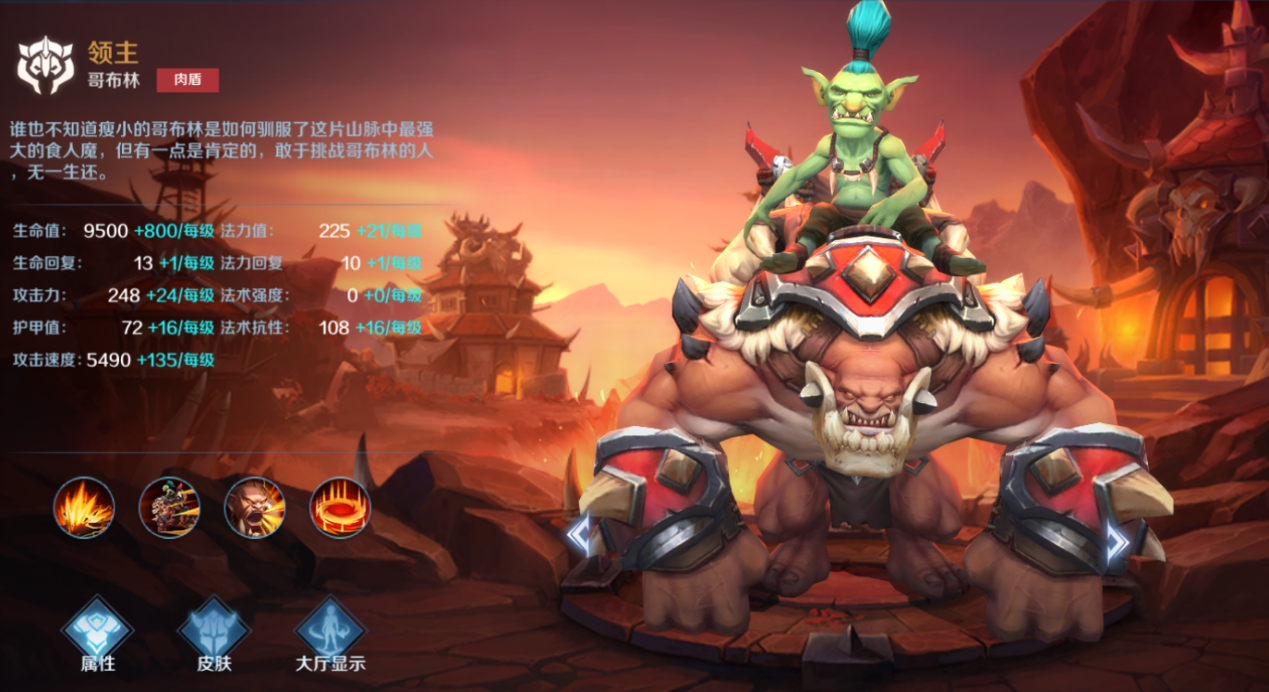Screen dimensions: 1269x692
Task: Open the 属性 attributes panel
Action: pyautogui.click(x=97, y=631)
